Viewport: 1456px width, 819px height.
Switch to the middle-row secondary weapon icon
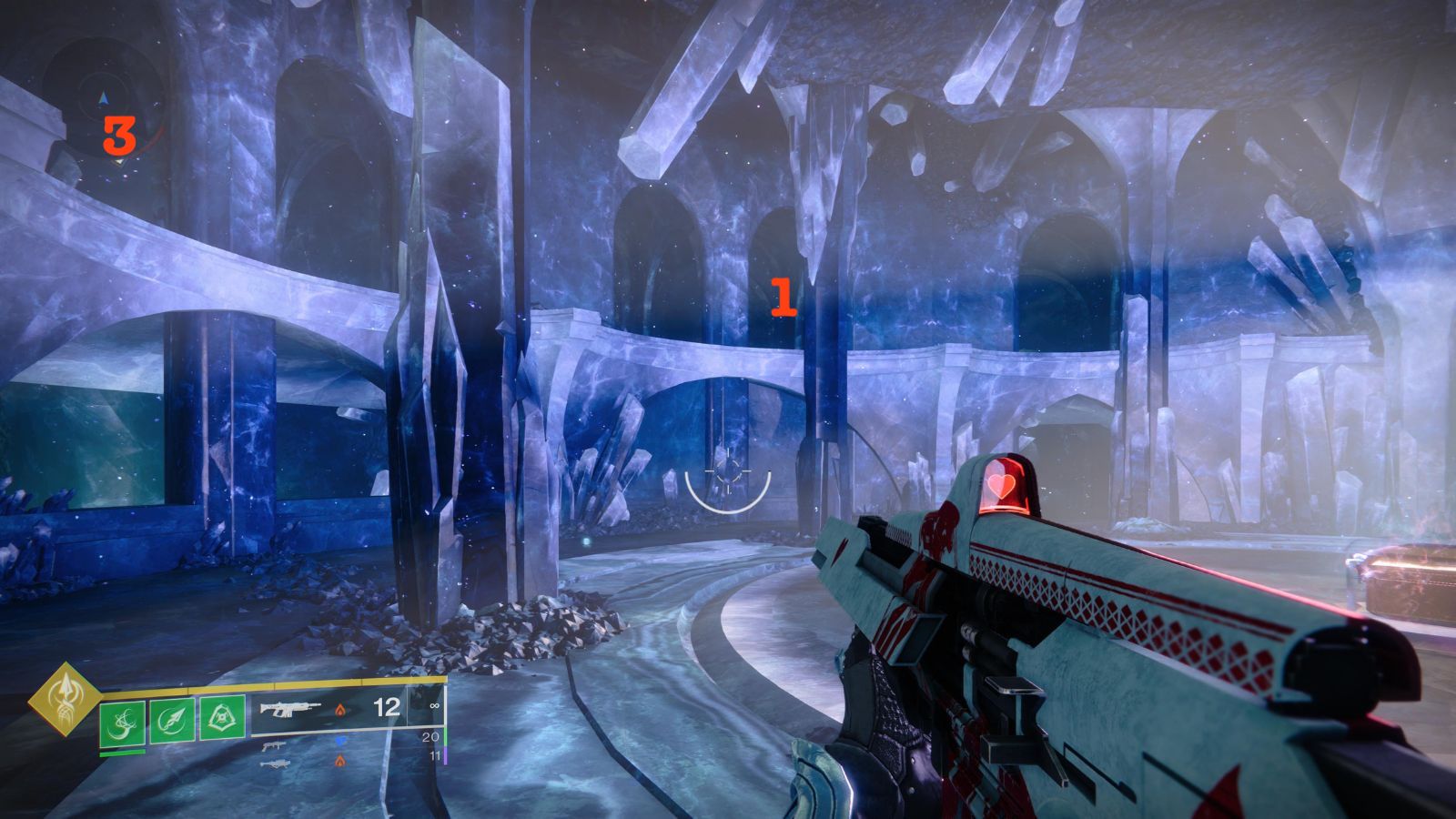(271, 745)
